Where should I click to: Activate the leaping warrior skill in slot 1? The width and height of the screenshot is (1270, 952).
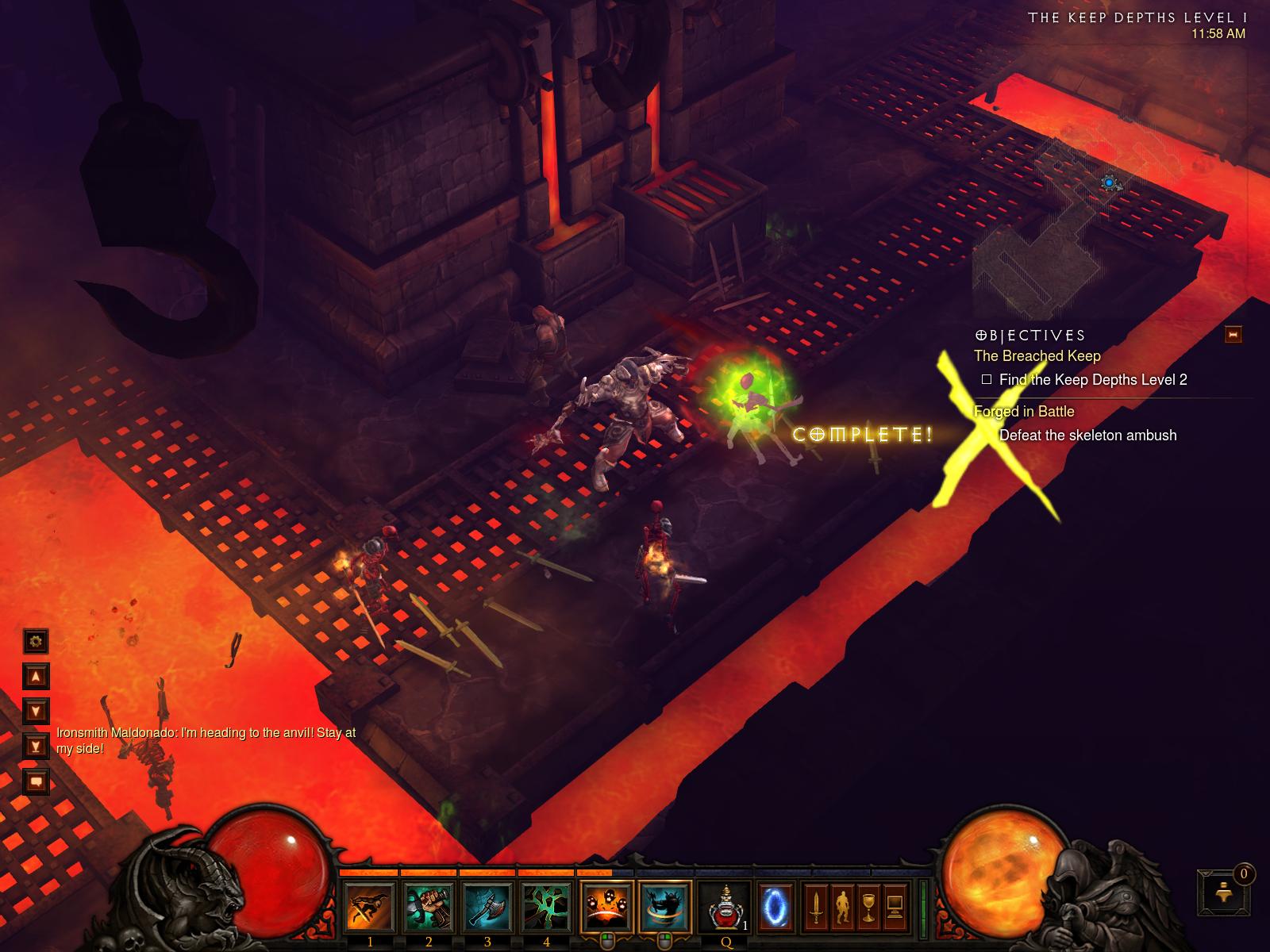tap(370, 907)
